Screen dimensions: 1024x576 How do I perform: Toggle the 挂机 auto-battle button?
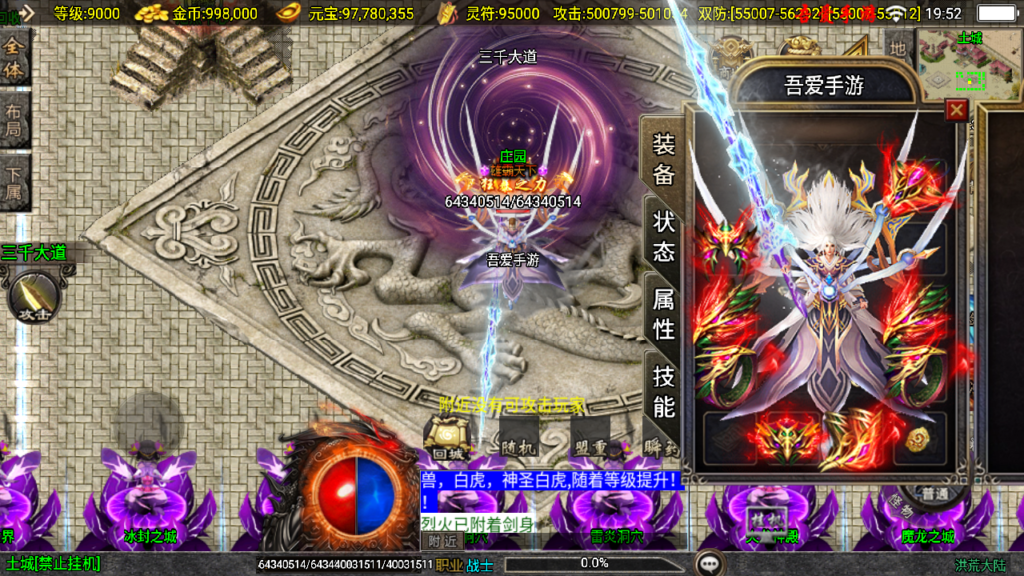pyautogui.click(x=762, y=518)
